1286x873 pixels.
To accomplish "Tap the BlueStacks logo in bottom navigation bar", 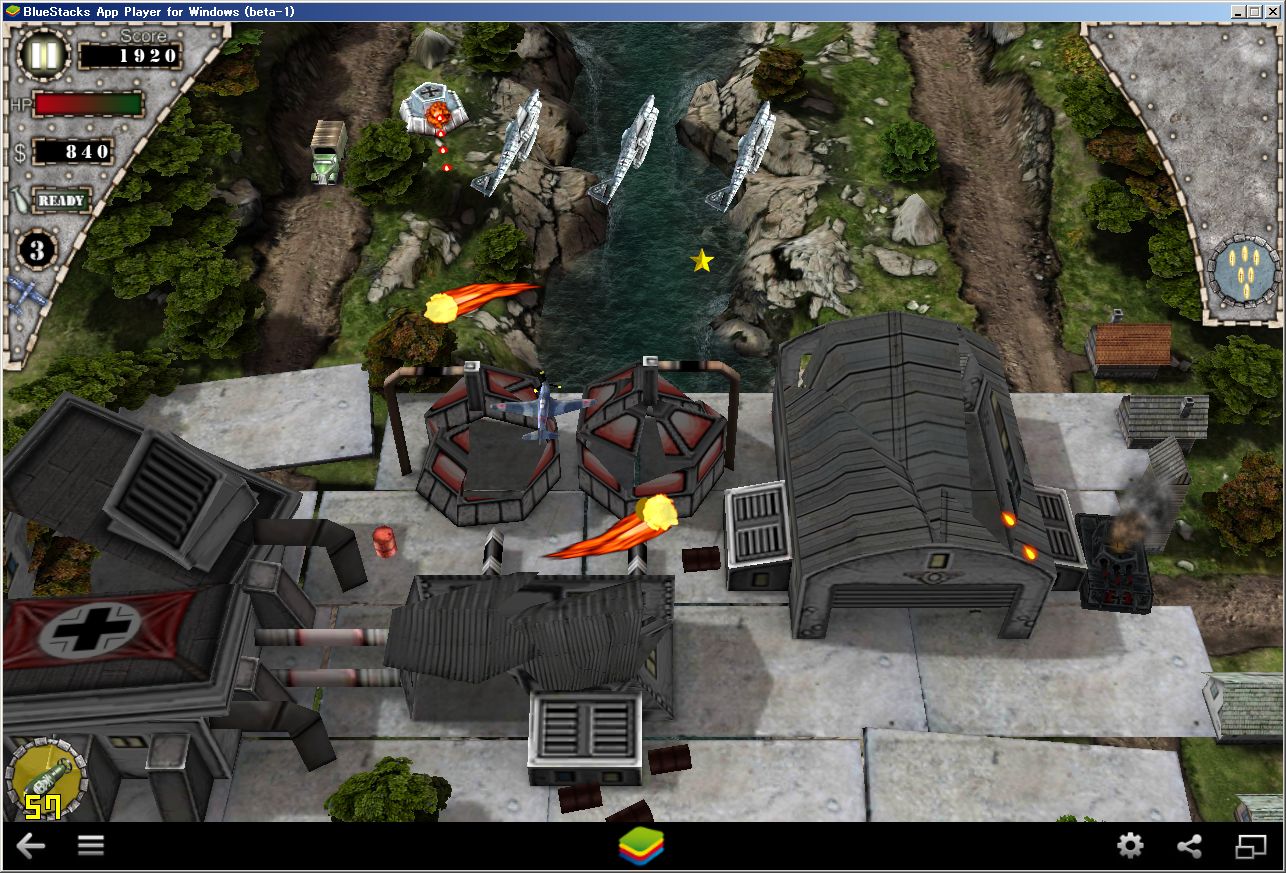I will [x=643, y=845].
